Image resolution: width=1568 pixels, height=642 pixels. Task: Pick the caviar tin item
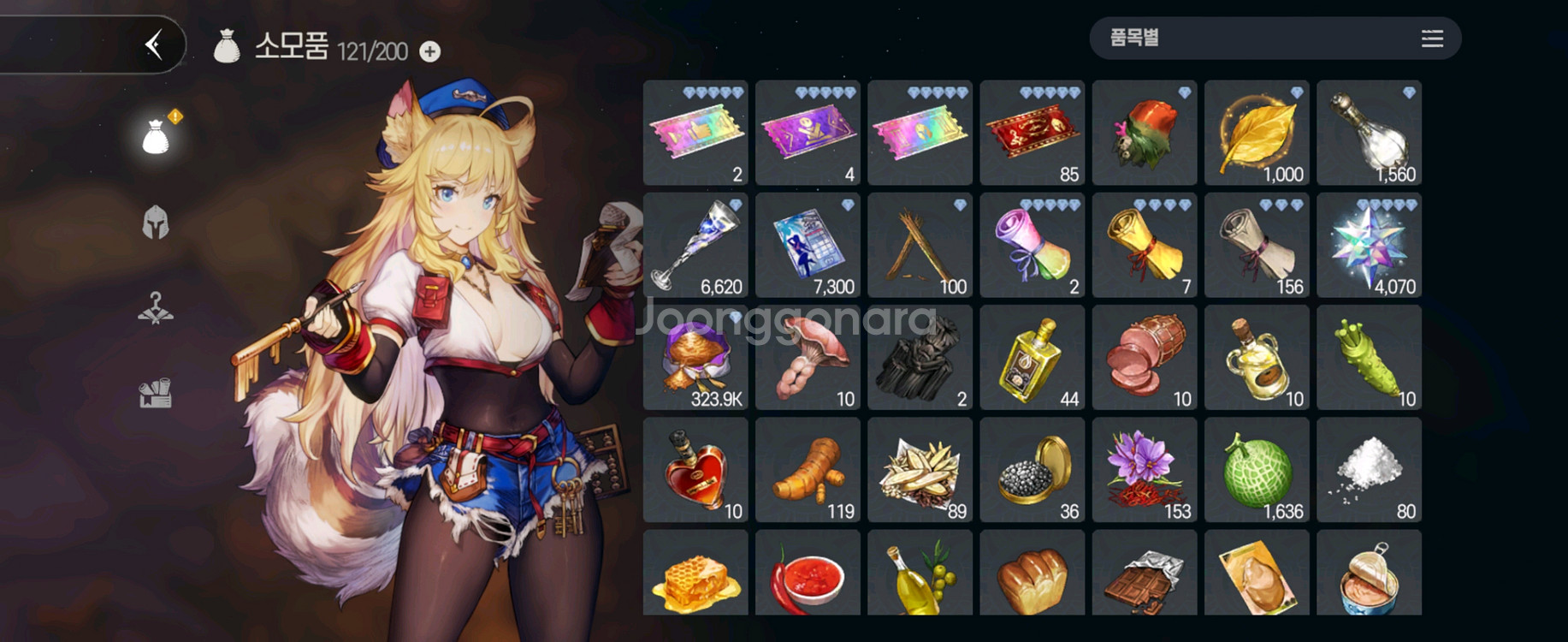pyautogui.click(x=1032, y=470)
